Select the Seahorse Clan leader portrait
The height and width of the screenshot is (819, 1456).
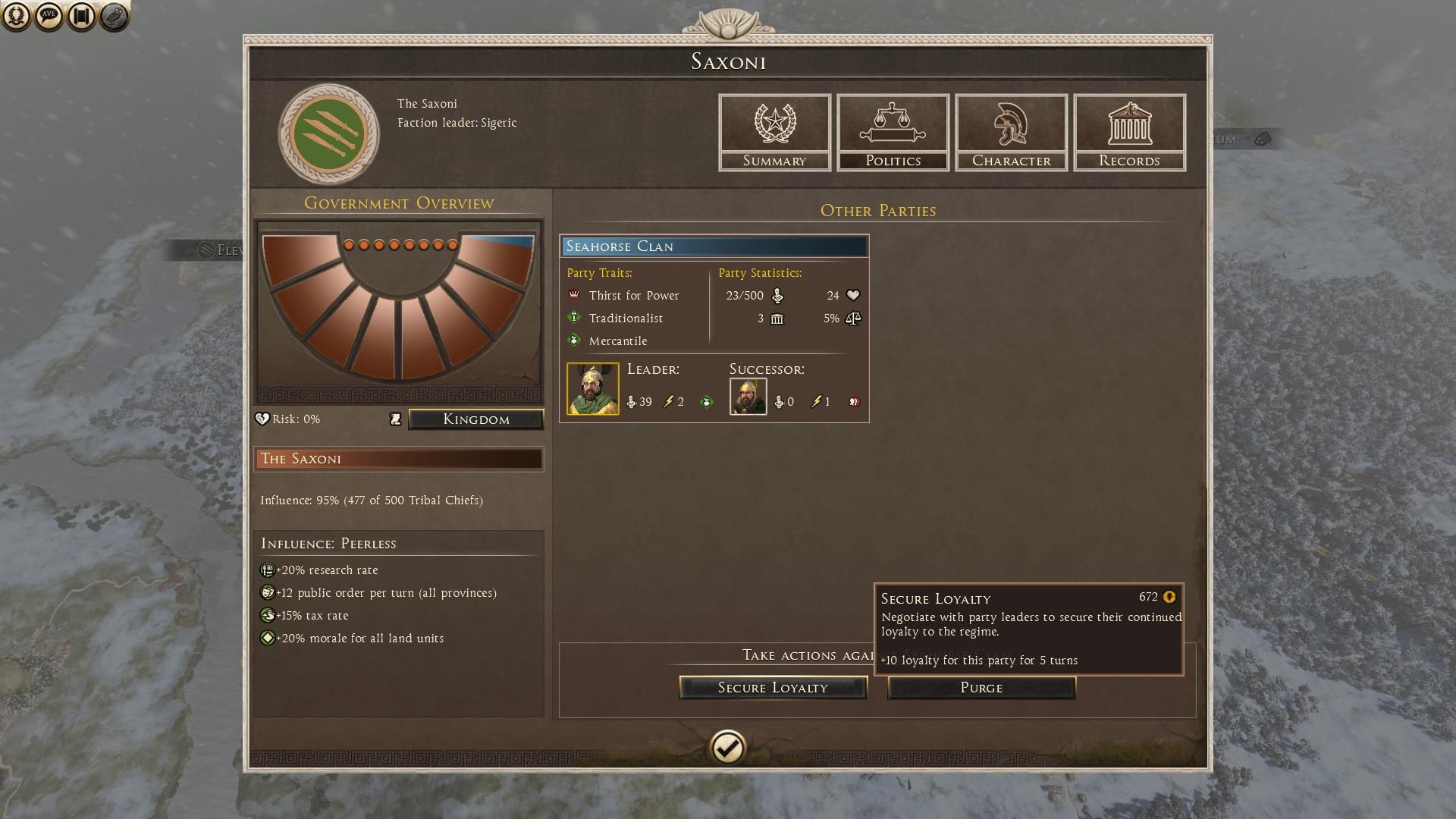593,389
